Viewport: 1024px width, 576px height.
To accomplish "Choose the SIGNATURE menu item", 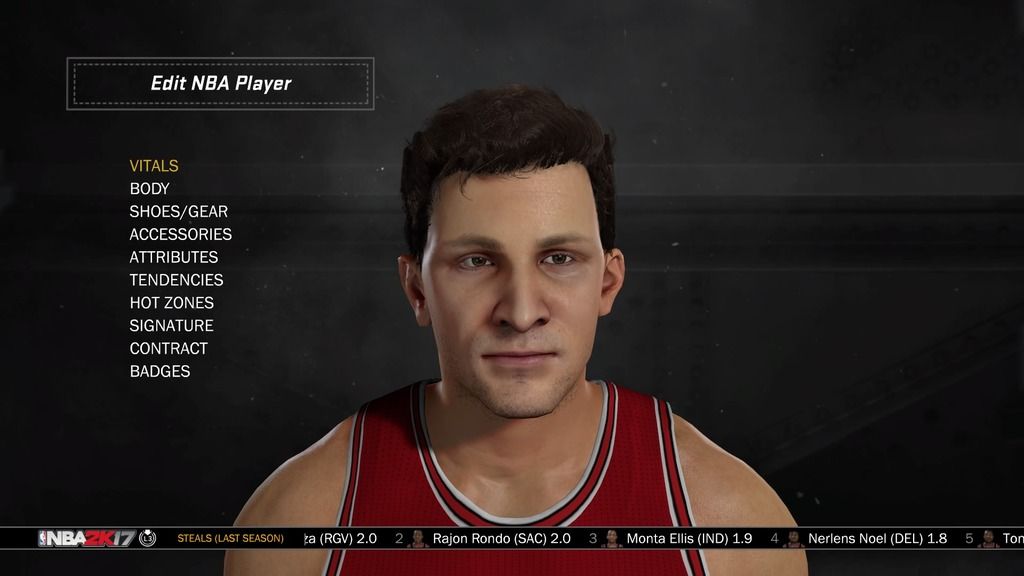I will pyautogui.click(x=171, y=326).
